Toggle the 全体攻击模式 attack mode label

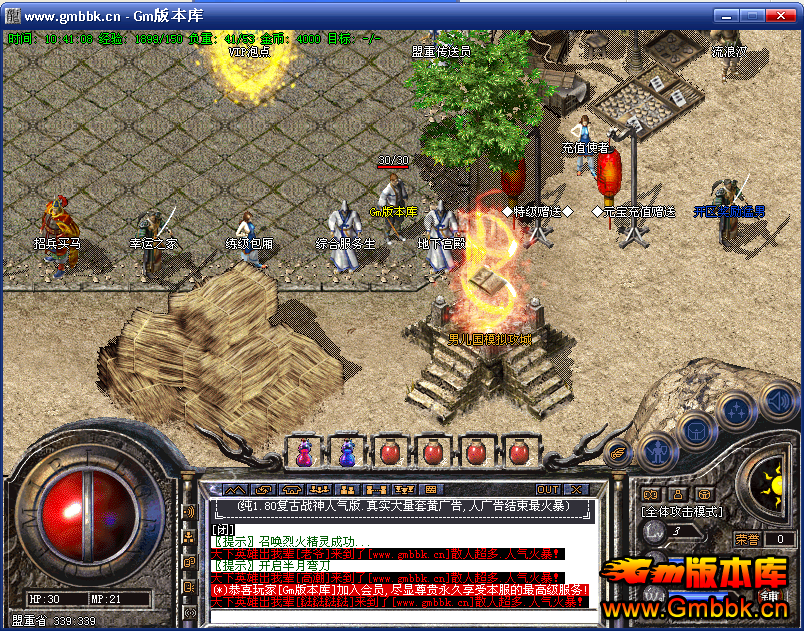pos(682,511)
